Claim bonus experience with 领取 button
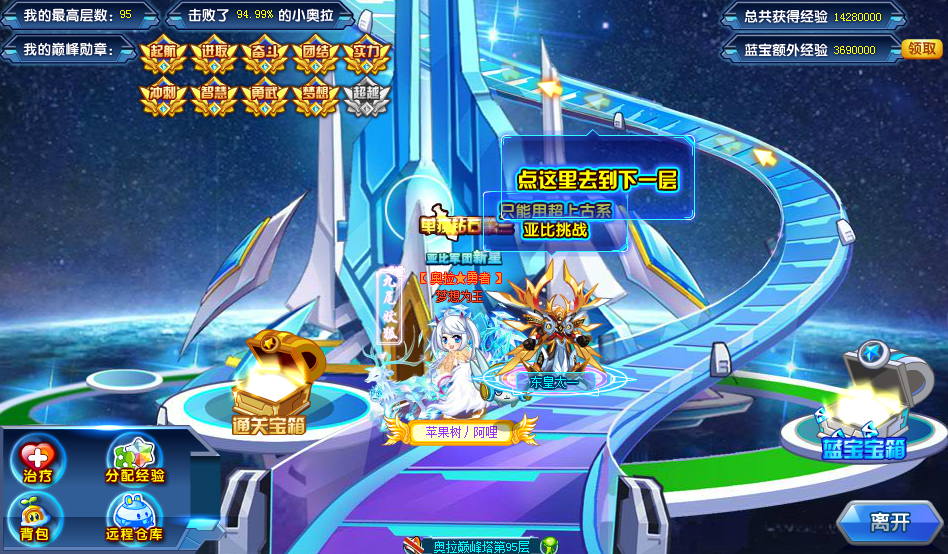Screen dimensions: 948x554 click(x=920, y=49)
